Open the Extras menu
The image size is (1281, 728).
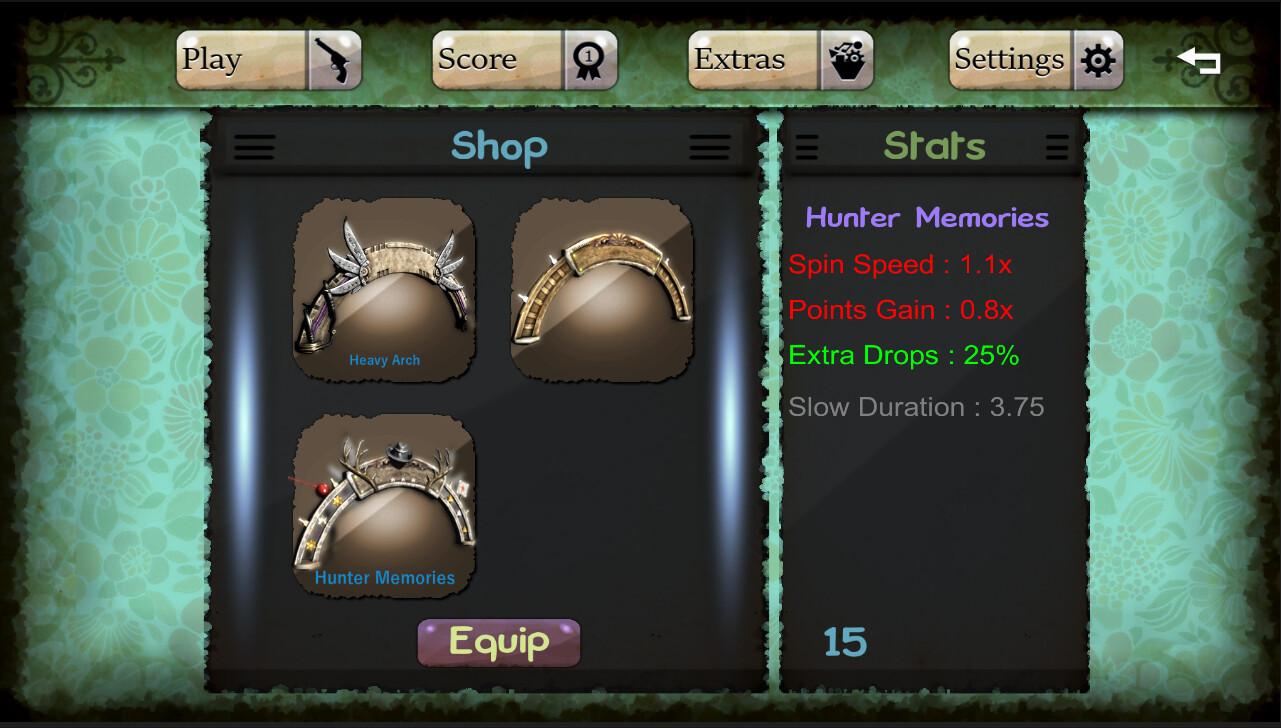pos(780,60)
